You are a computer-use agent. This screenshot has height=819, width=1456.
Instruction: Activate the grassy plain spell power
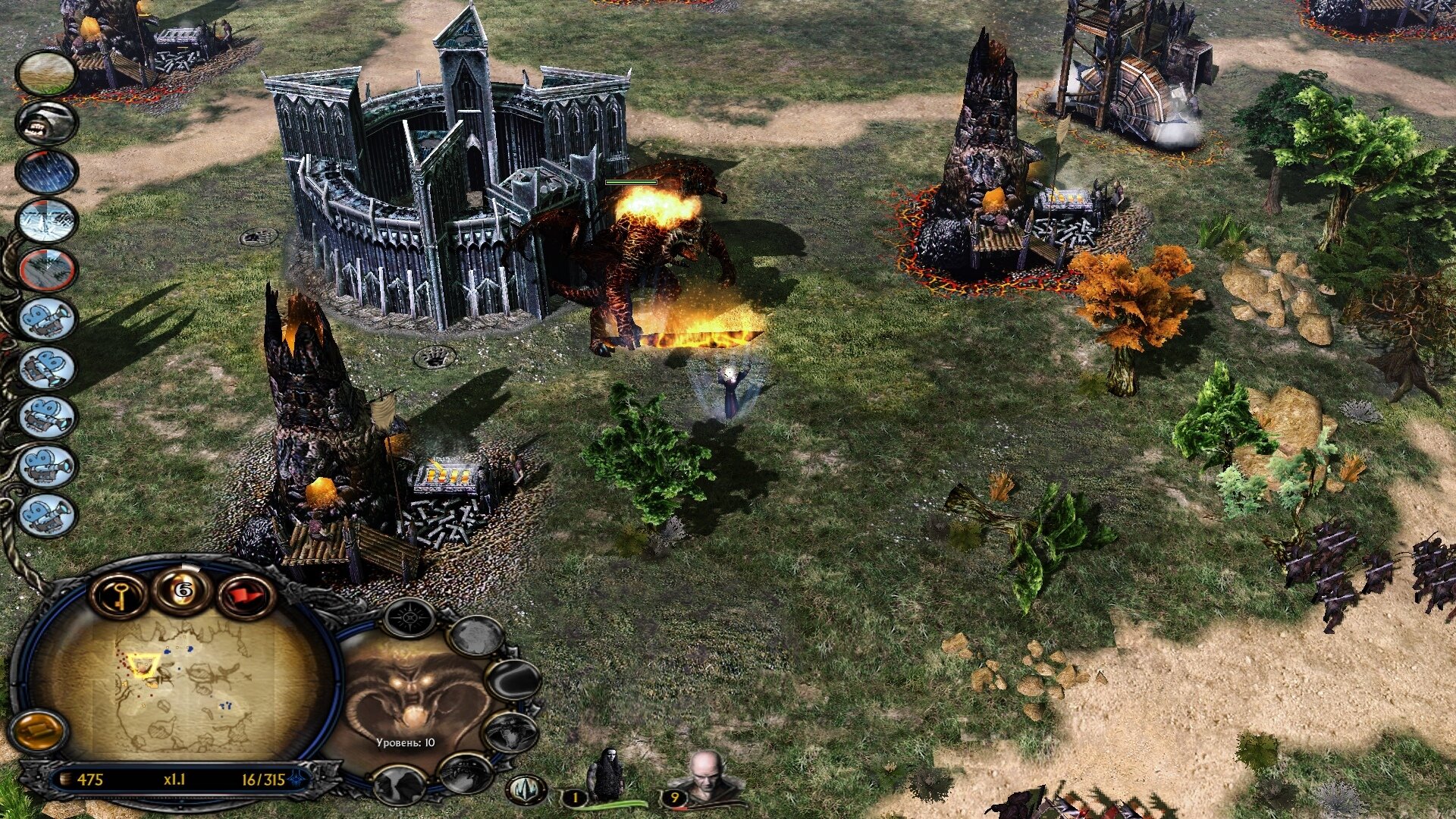pyautogui.click(x=47, y=73)
